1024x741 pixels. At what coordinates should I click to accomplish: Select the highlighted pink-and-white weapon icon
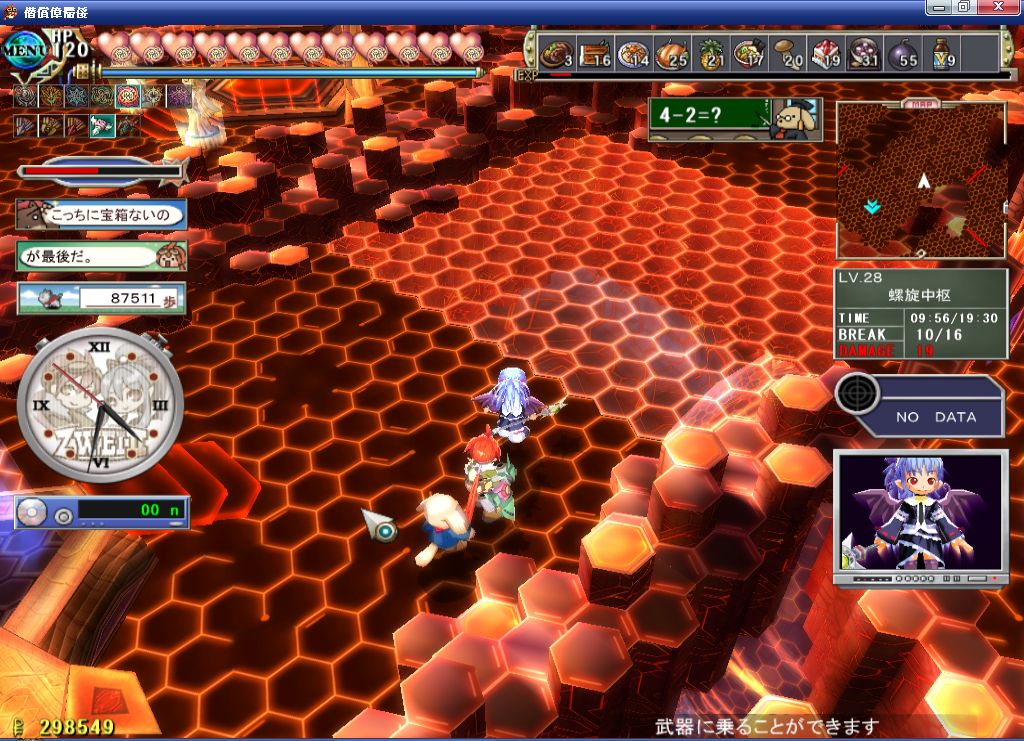point(102,126)
